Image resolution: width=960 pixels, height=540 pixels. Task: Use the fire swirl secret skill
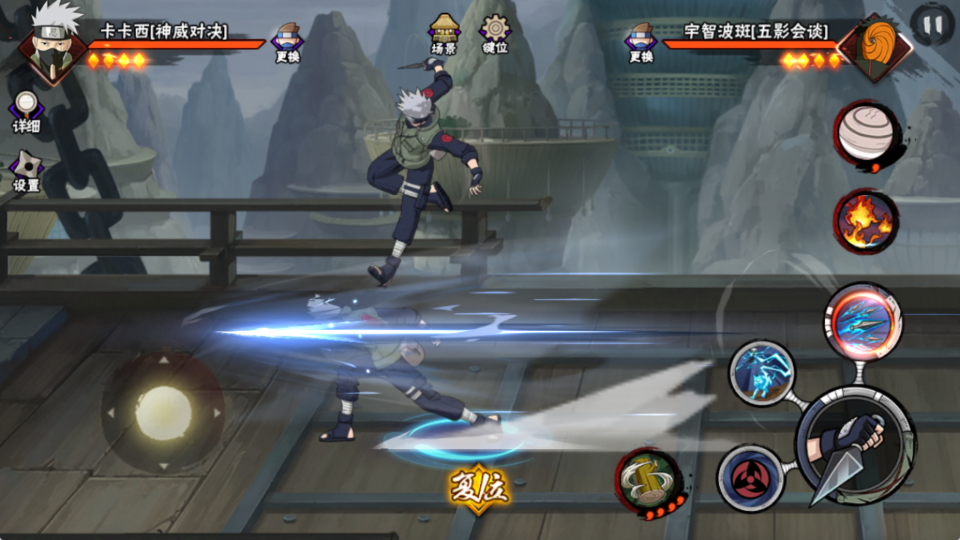point(866,219)
